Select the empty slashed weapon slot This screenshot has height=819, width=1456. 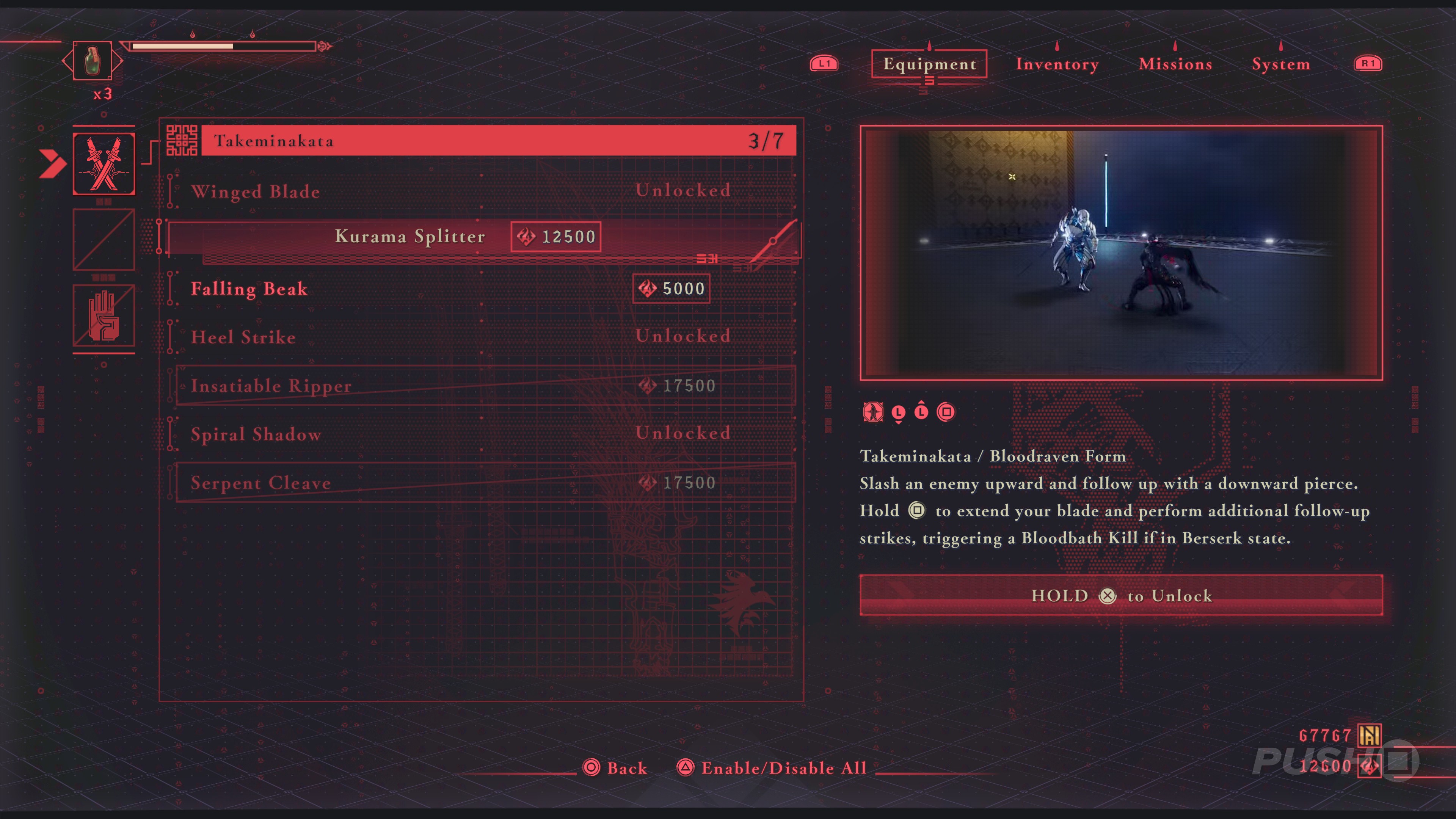(x=104, y=239)
